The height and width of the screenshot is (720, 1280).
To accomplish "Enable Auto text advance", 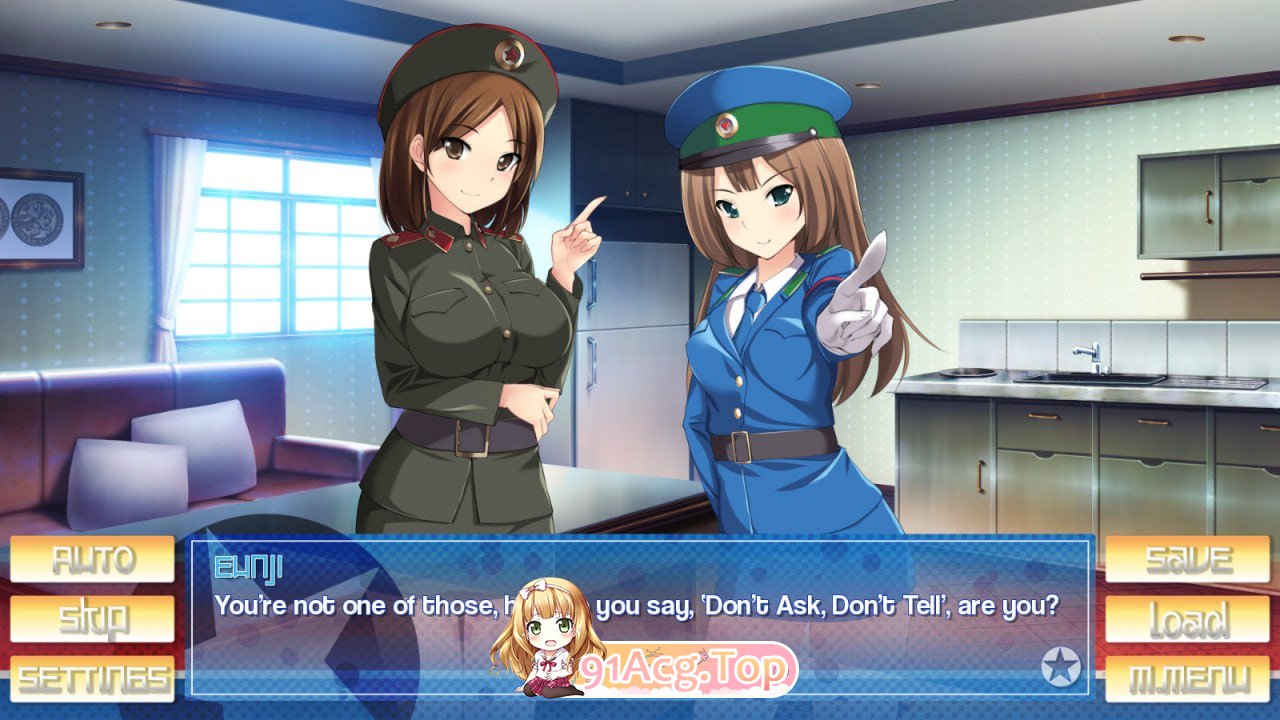I will pyautogui.click(x=92, y=559).
